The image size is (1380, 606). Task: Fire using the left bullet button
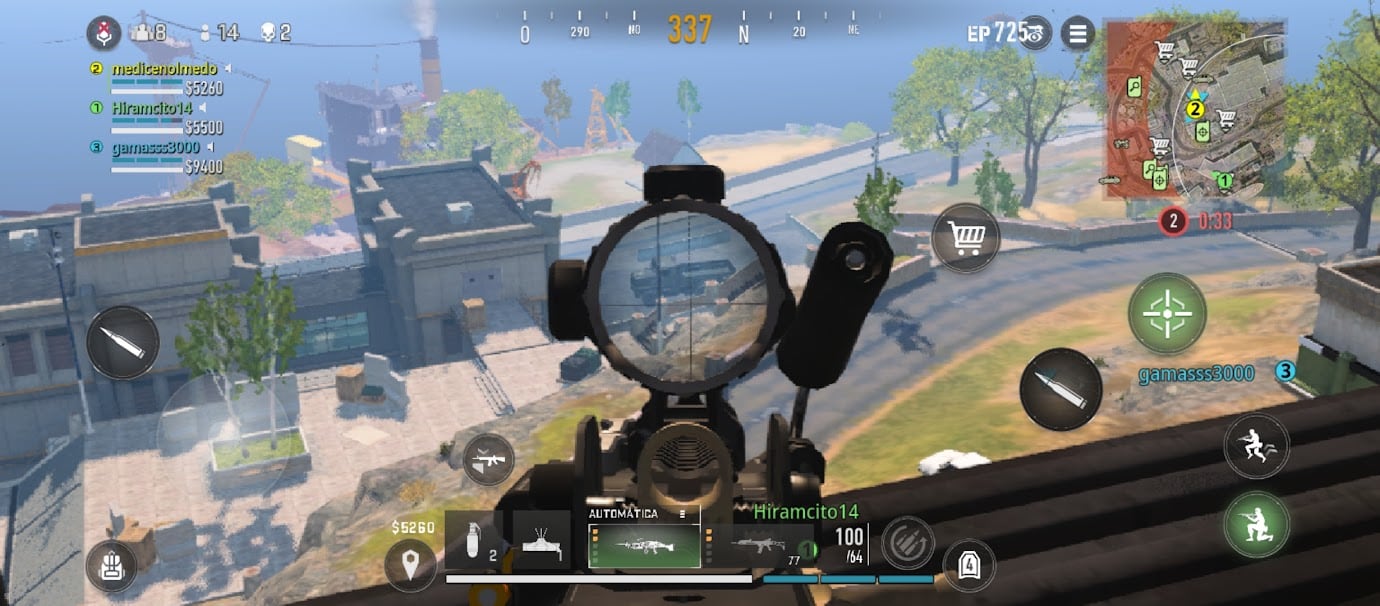(x=122, y=342)
